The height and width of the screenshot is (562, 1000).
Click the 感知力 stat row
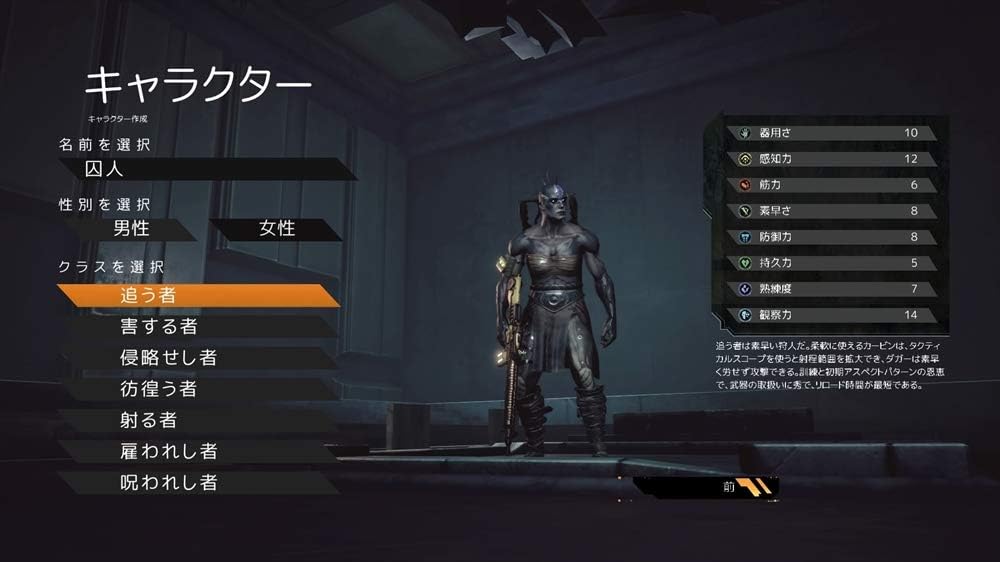click(x=835, y=158)
